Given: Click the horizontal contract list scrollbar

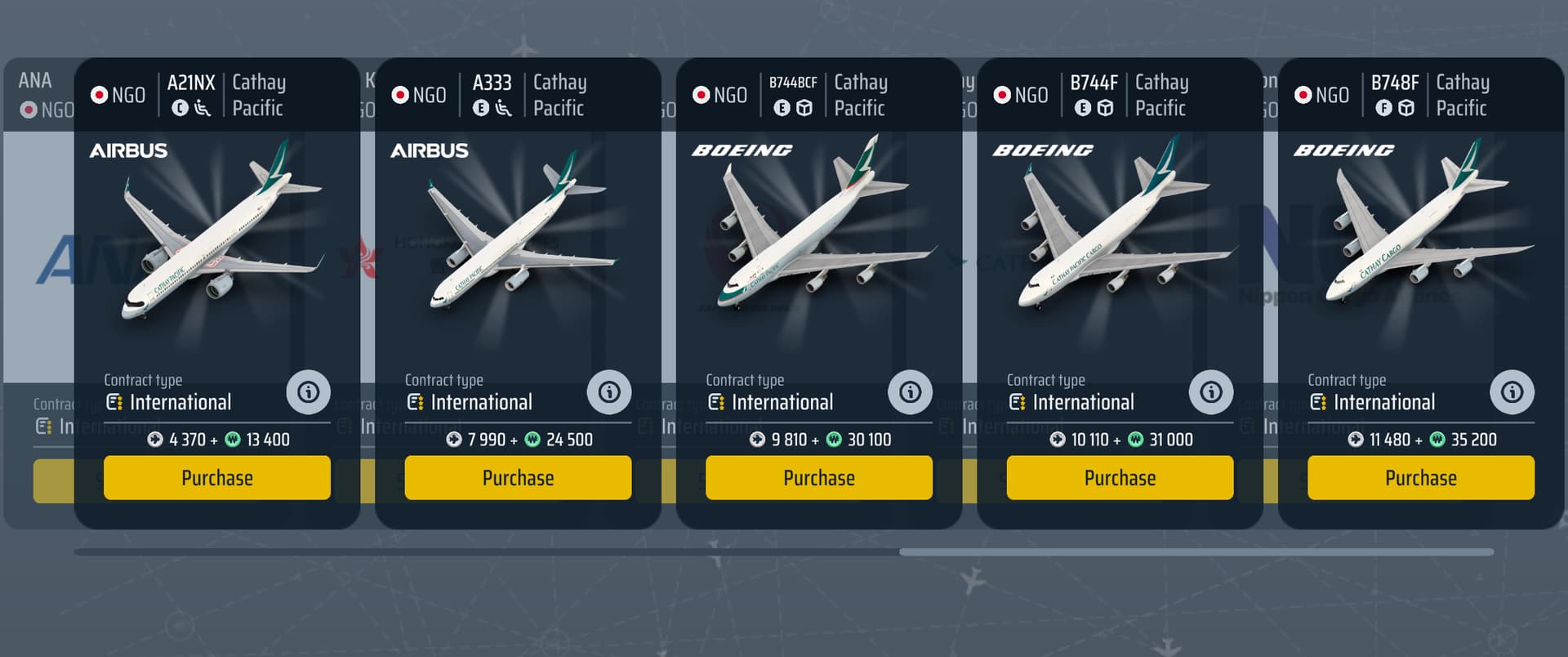Looking at the screenshot, I should (1196, 552).
